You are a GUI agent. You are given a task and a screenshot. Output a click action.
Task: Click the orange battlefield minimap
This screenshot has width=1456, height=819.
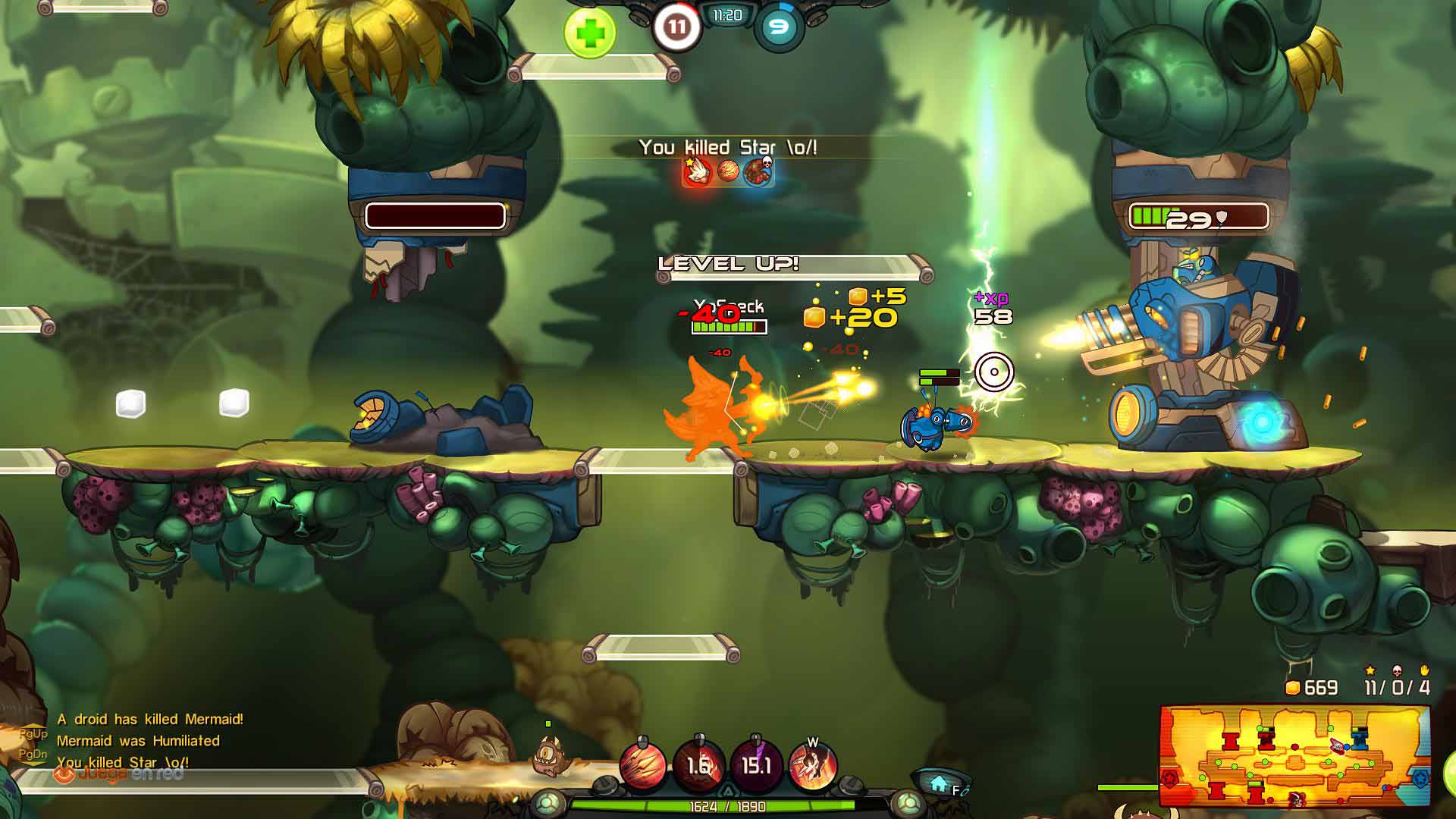click(1294, 757)
